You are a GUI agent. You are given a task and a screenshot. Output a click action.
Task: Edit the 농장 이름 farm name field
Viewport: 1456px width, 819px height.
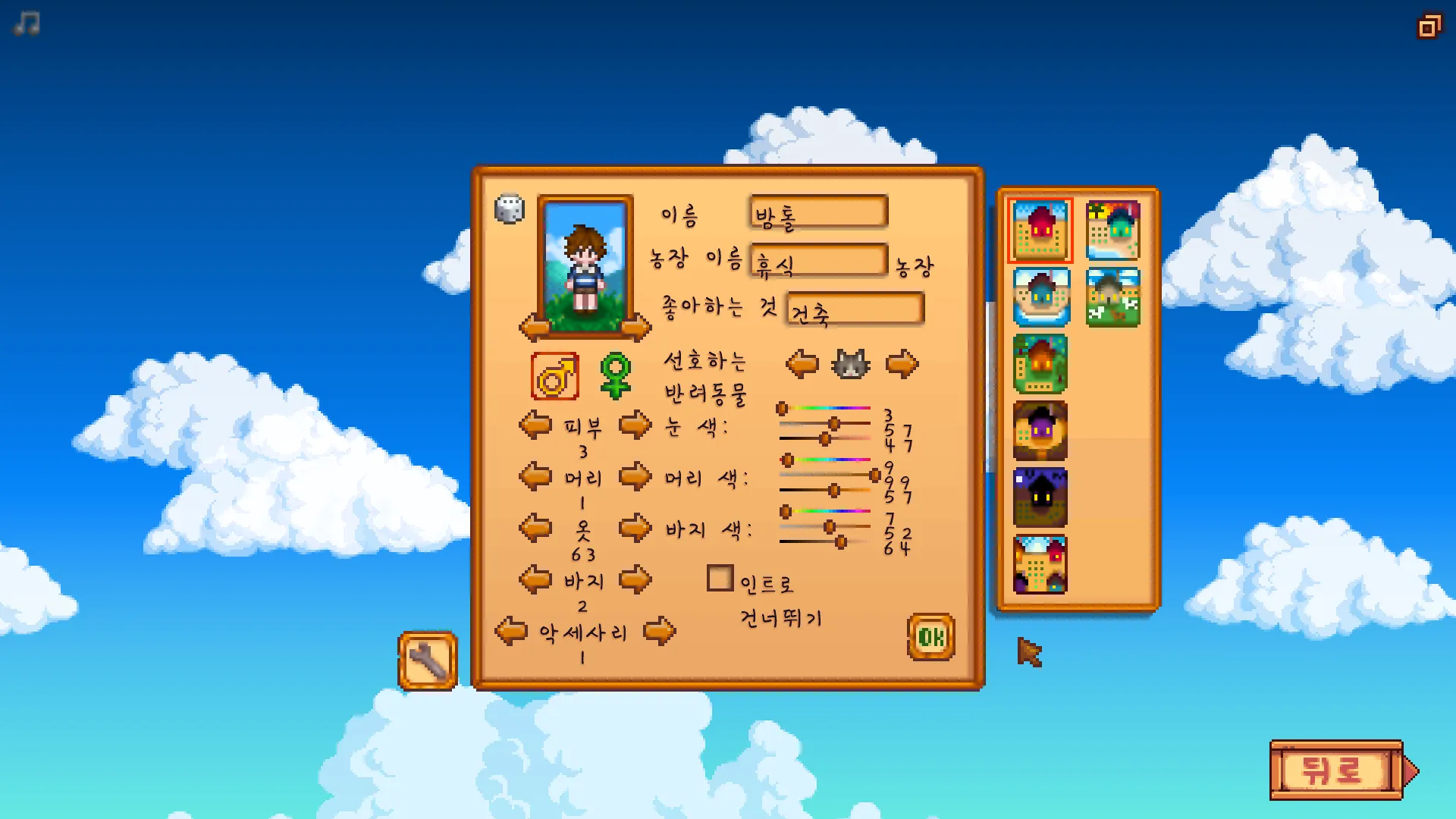coord(818,261)
